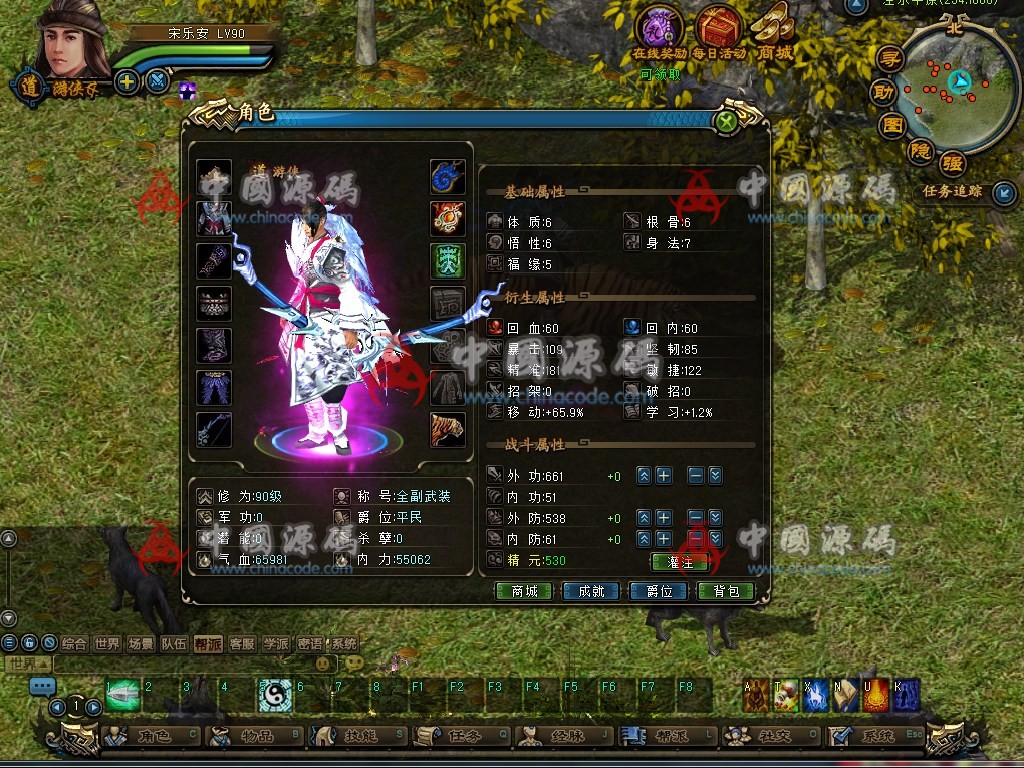Click the minimap's 图 map button

892,126
